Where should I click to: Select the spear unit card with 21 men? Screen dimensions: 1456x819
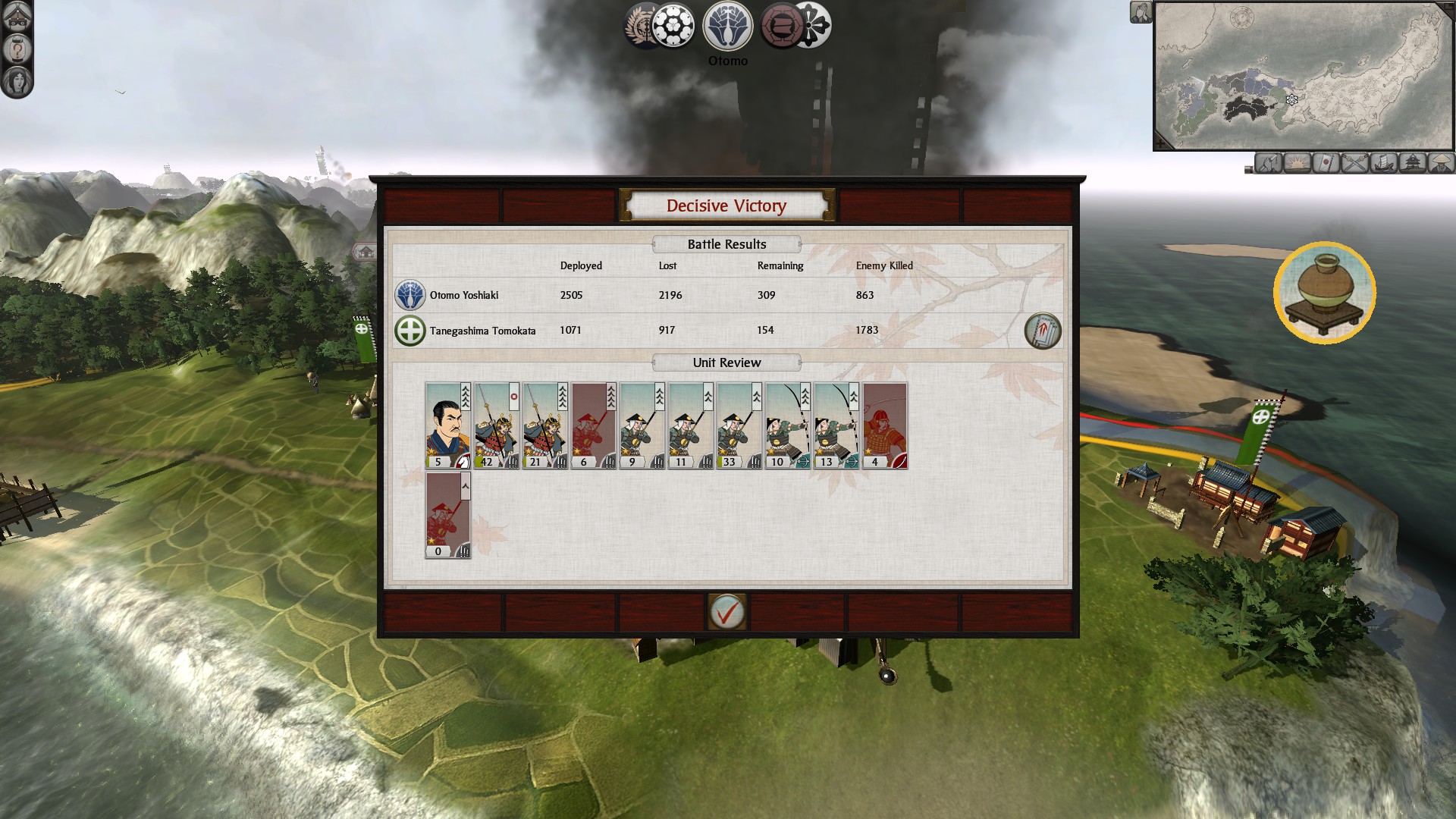point(544,425)
